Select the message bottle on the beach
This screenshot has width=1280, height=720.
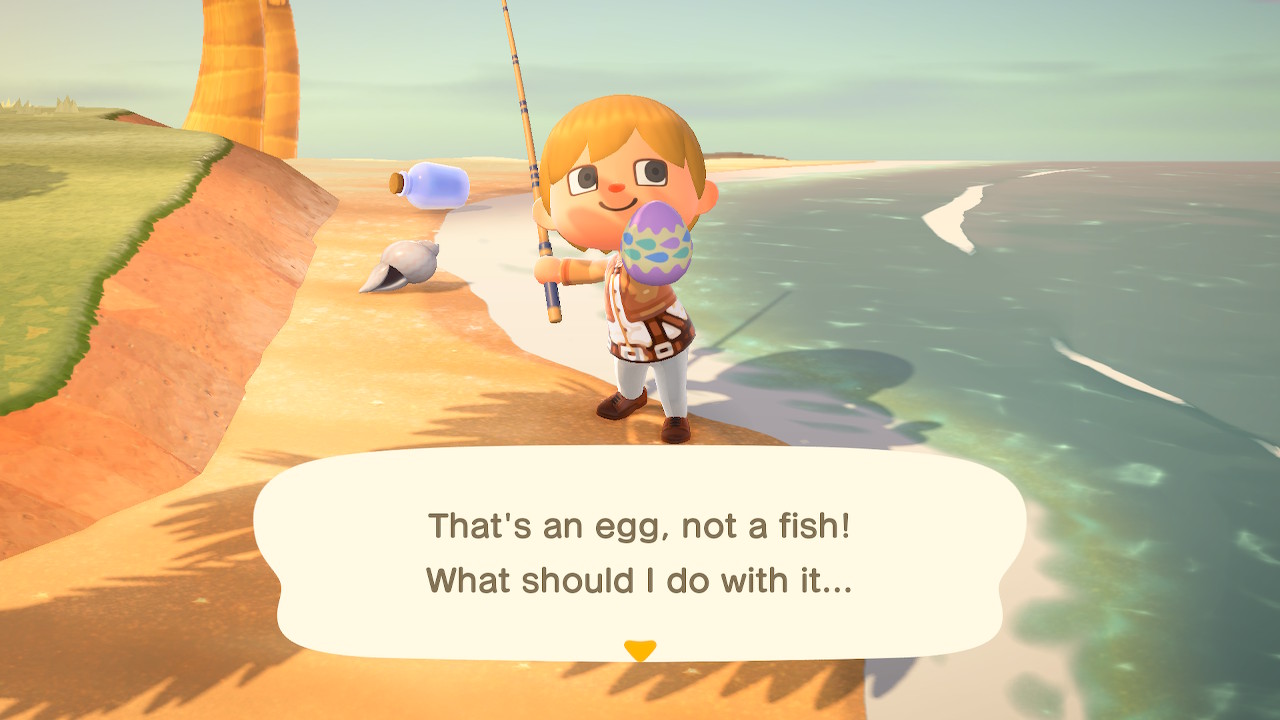pos(438,185)
